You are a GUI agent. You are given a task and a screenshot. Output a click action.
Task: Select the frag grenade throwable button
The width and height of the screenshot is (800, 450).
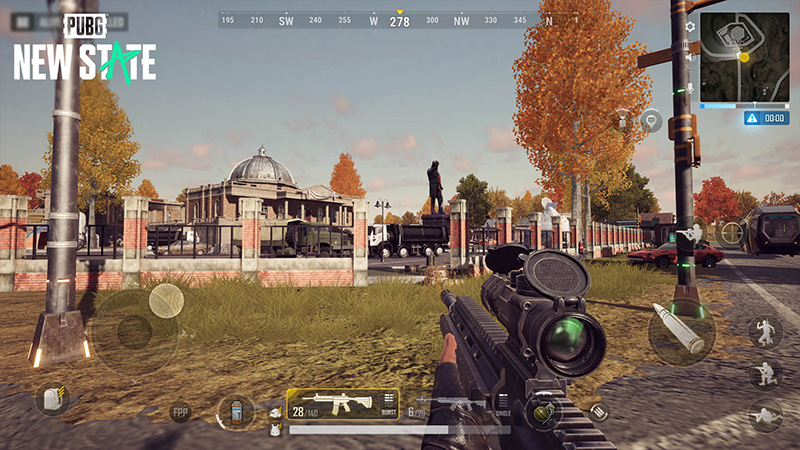pos(542,411)
